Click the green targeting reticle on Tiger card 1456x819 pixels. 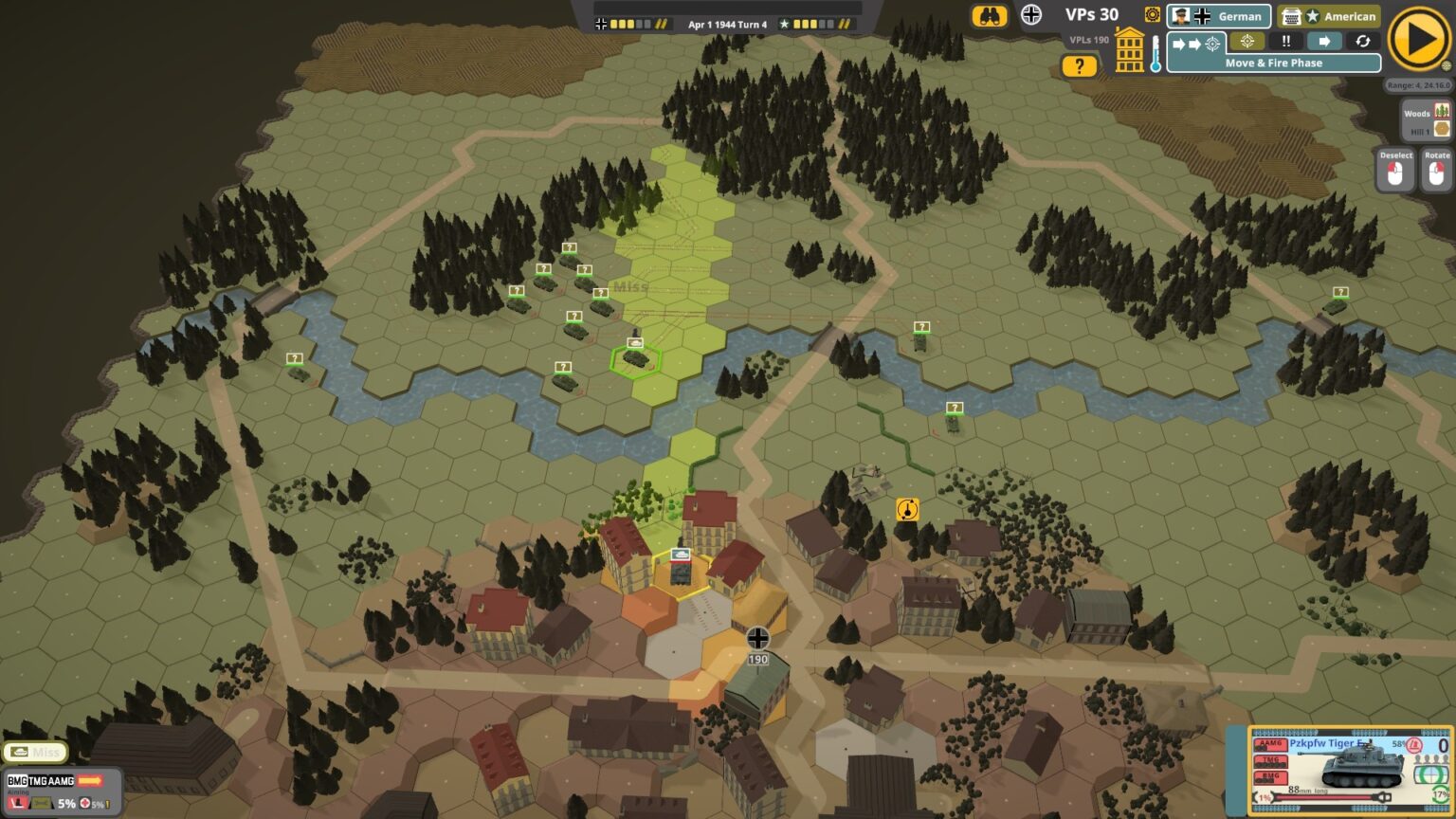click(x=1432, y=774)
